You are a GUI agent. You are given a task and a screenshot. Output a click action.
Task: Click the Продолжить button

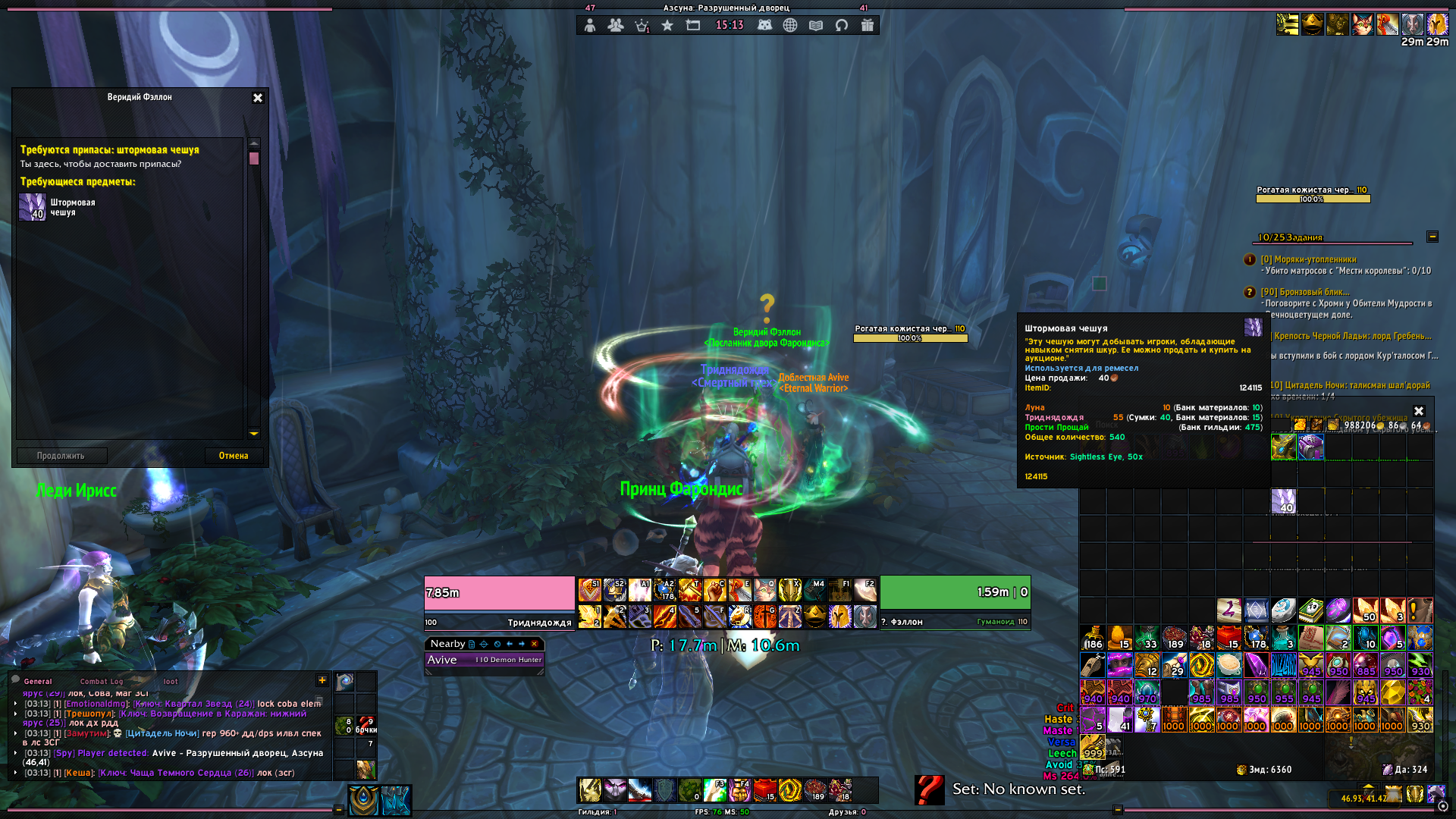pyautogui.click(x=61, y=456)
